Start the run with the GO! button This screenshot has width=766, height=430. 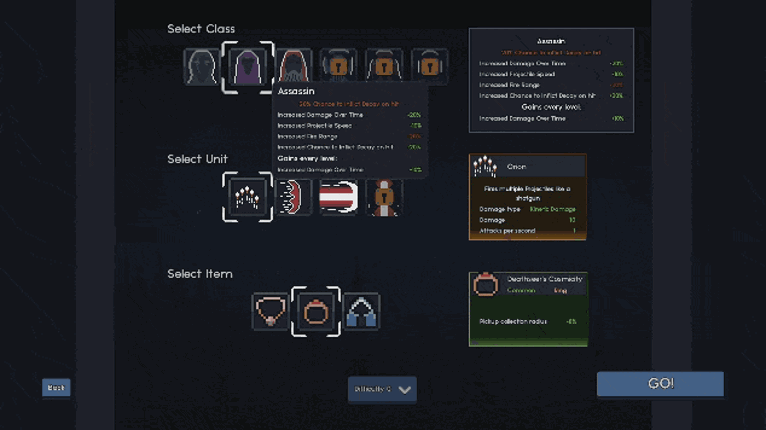click(x=660, y=384)
